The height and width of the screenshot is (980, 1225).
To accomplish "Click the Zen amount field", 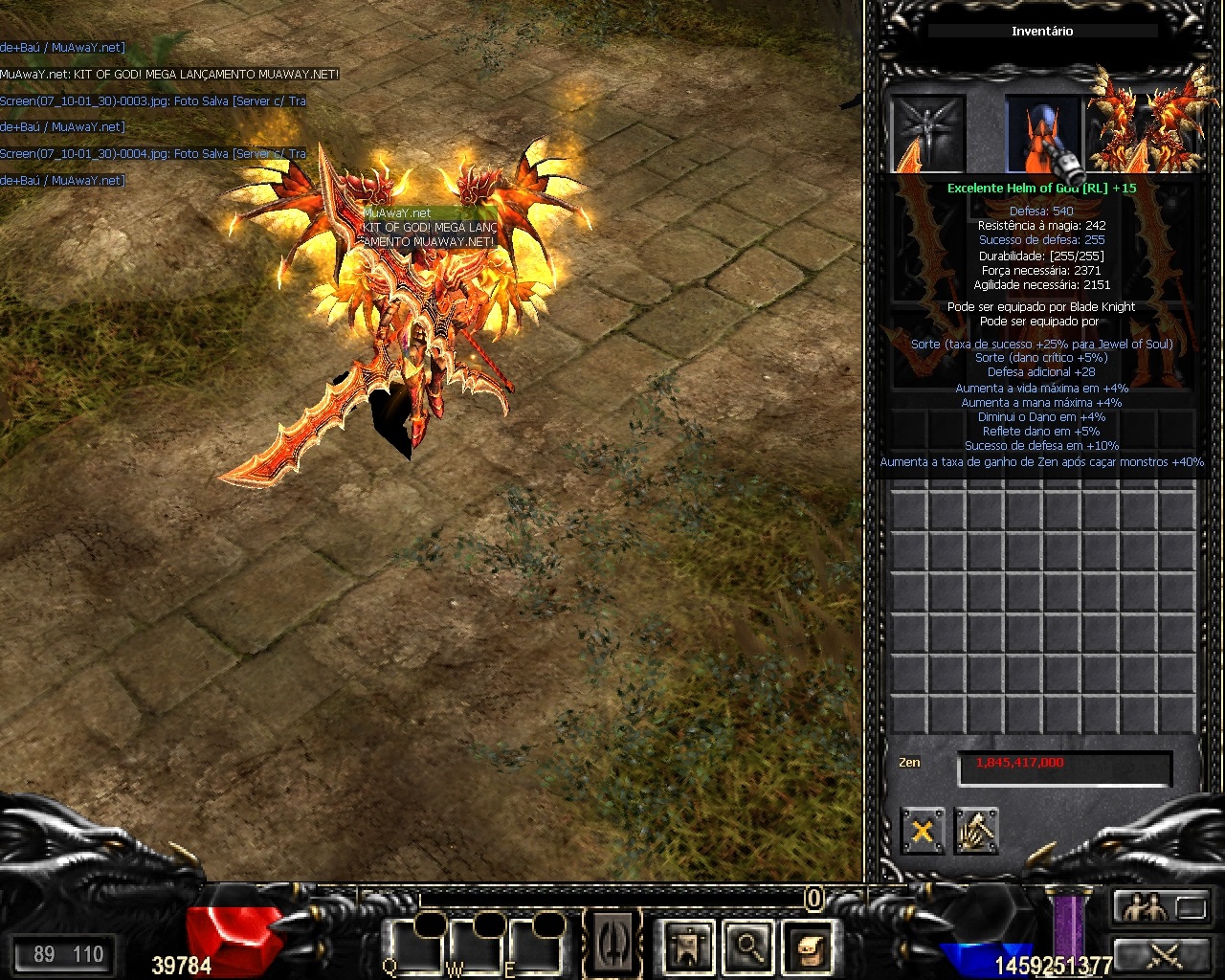I will pos(1064,768).
